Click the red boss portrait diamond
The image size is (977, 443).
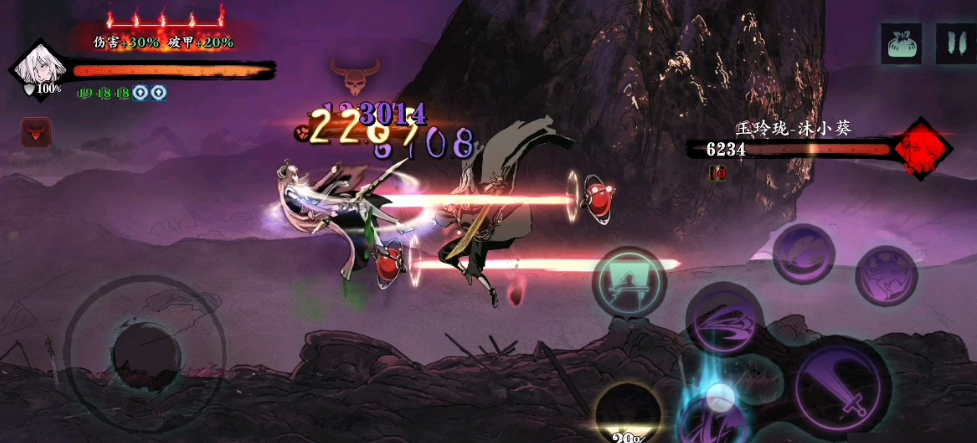pyautogui.click(x=920, y=149)
